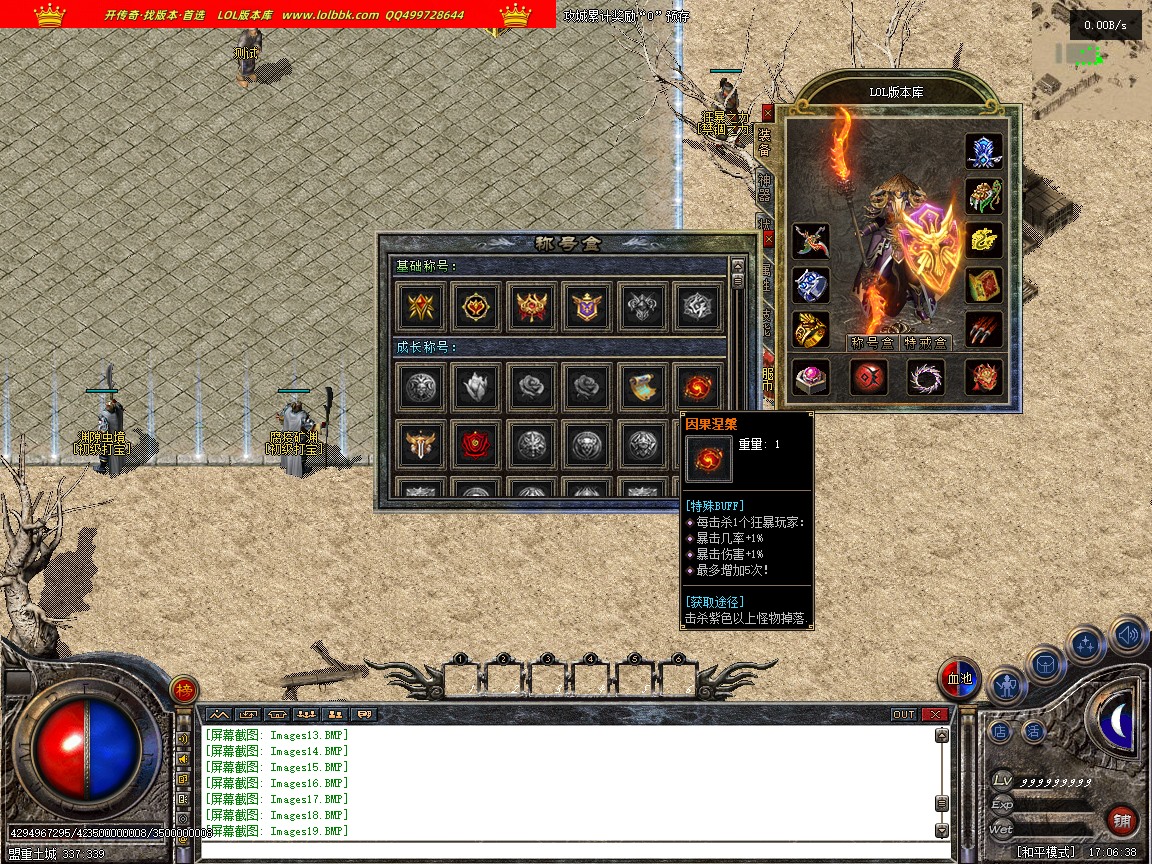Open the 特戒盒 special ring box
Viewport: 1152px width, 864px height.
click(925, 342)
